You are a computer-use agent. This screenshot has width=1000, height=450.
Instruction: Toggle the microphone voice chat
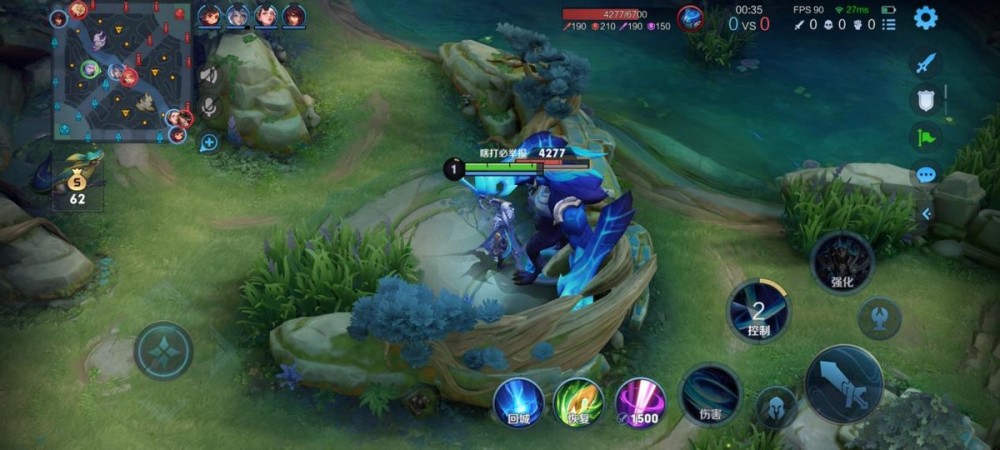coord(209,107)
